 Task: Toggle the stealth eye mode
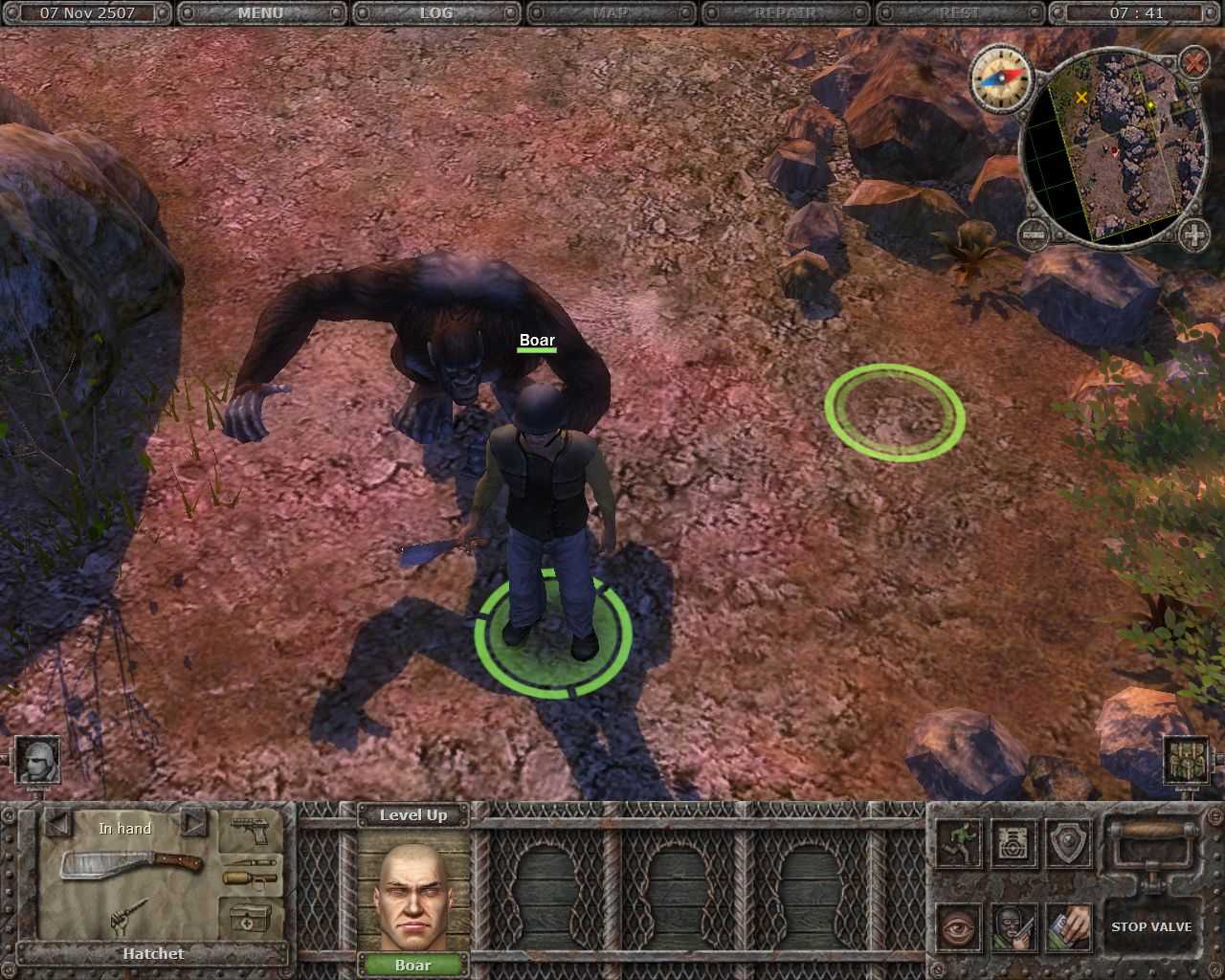(x=957, y=927)
